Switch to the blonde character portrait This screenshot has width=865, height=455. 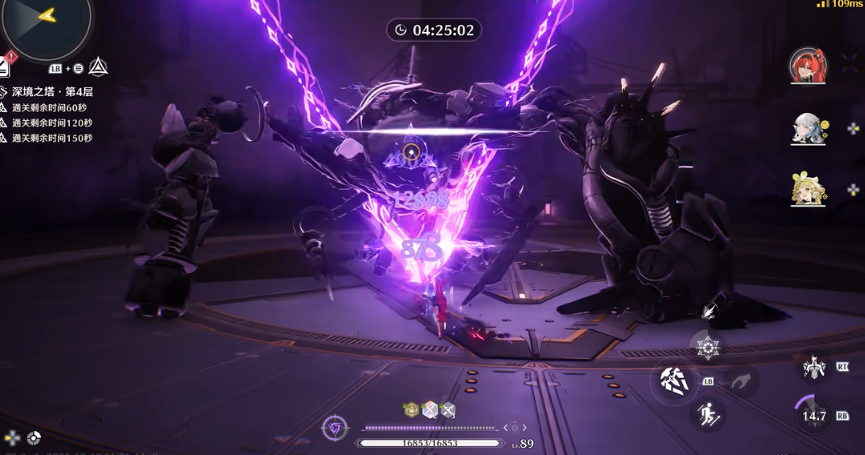pyautogui.click(x=808, y=189)
